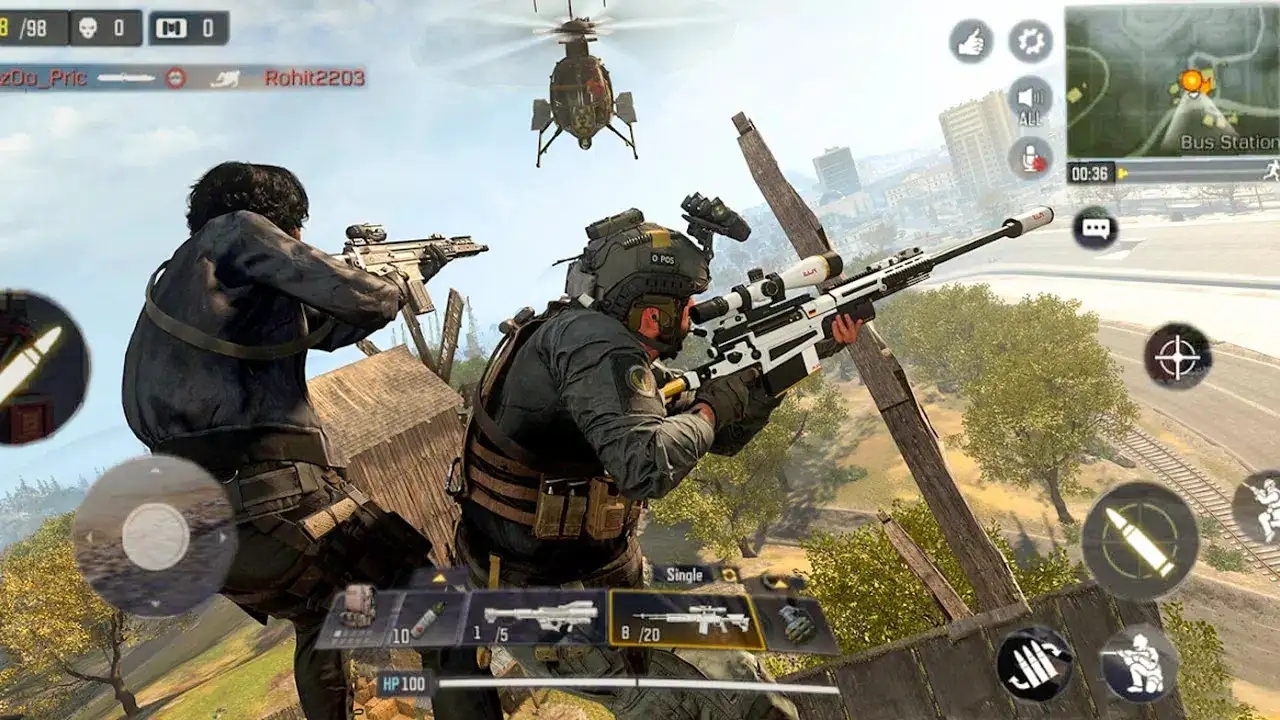The height and width of the screenshot is (720, 1280).
Task: Tap the crouching soldier stance button
Action: tap(1138, 663)
